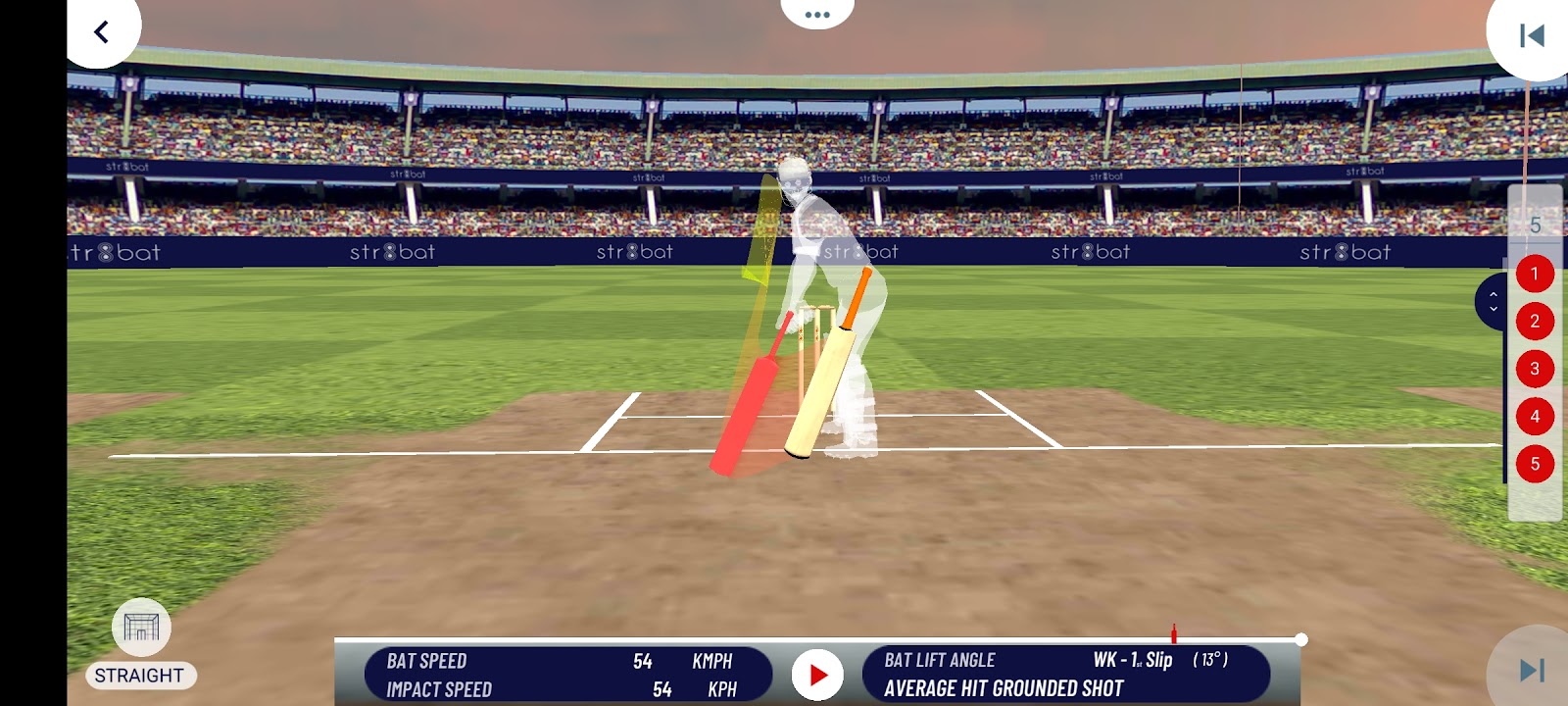
Task: Skip to the previous swing
Action: tap(1531, 36)
